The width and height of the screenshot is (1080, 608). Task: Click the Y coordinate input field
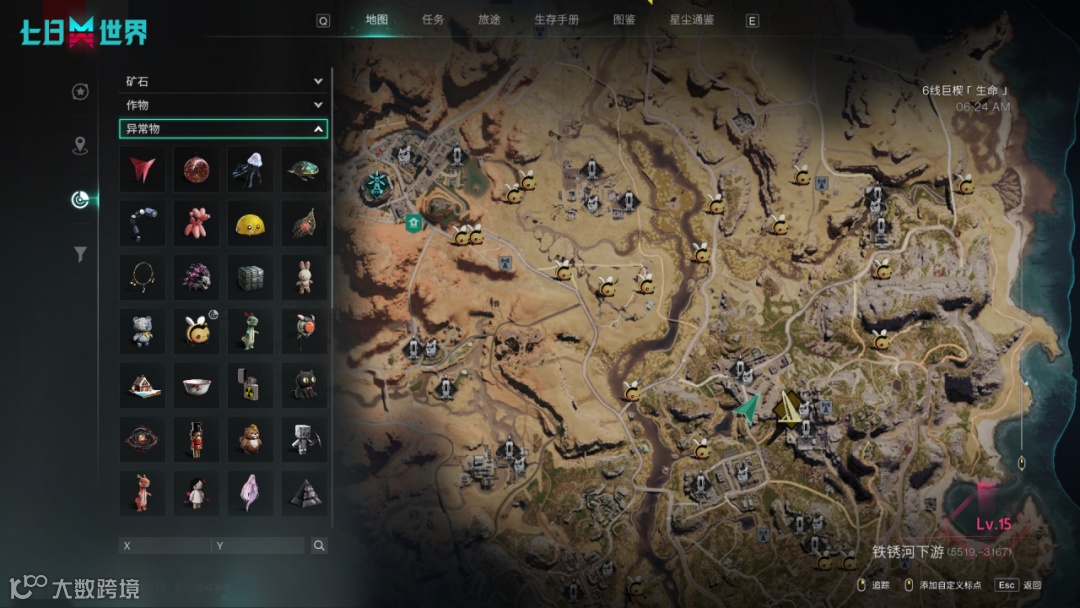[x=258, y=546]
